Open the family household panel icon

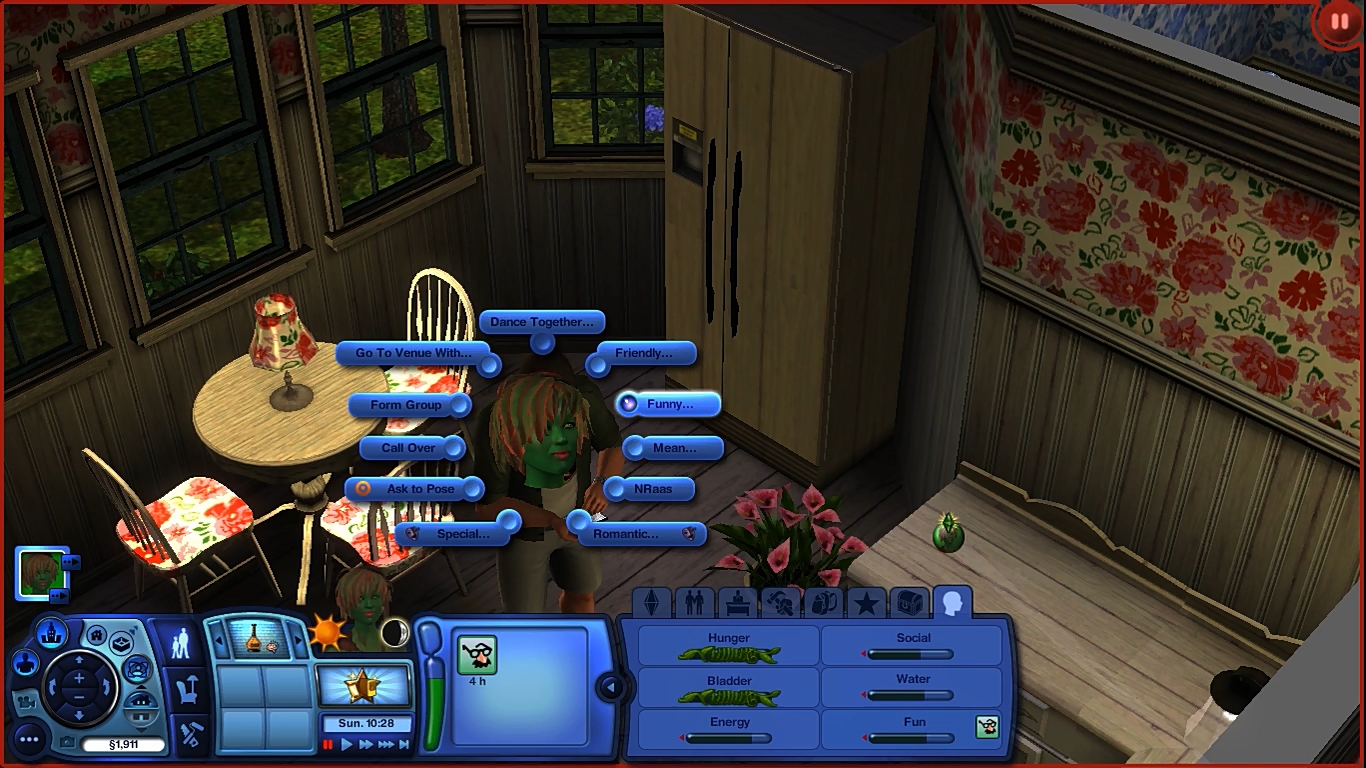182,643
